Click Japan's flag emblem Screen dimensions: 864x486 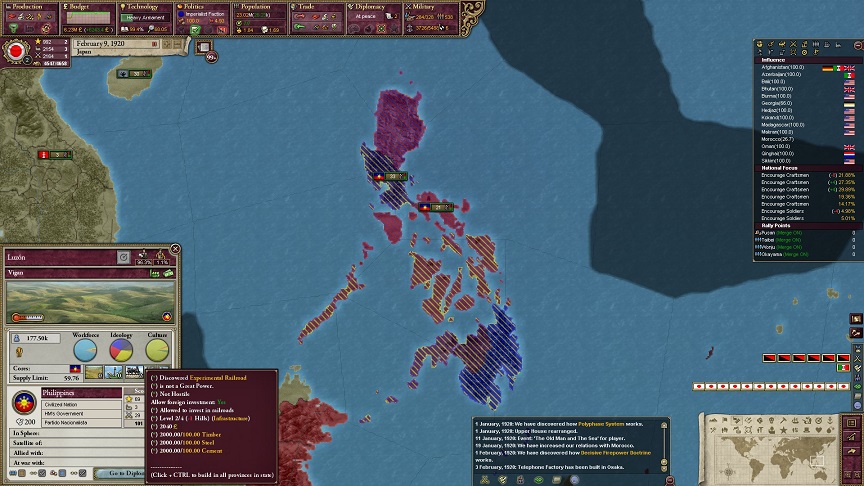coord(17,51)
